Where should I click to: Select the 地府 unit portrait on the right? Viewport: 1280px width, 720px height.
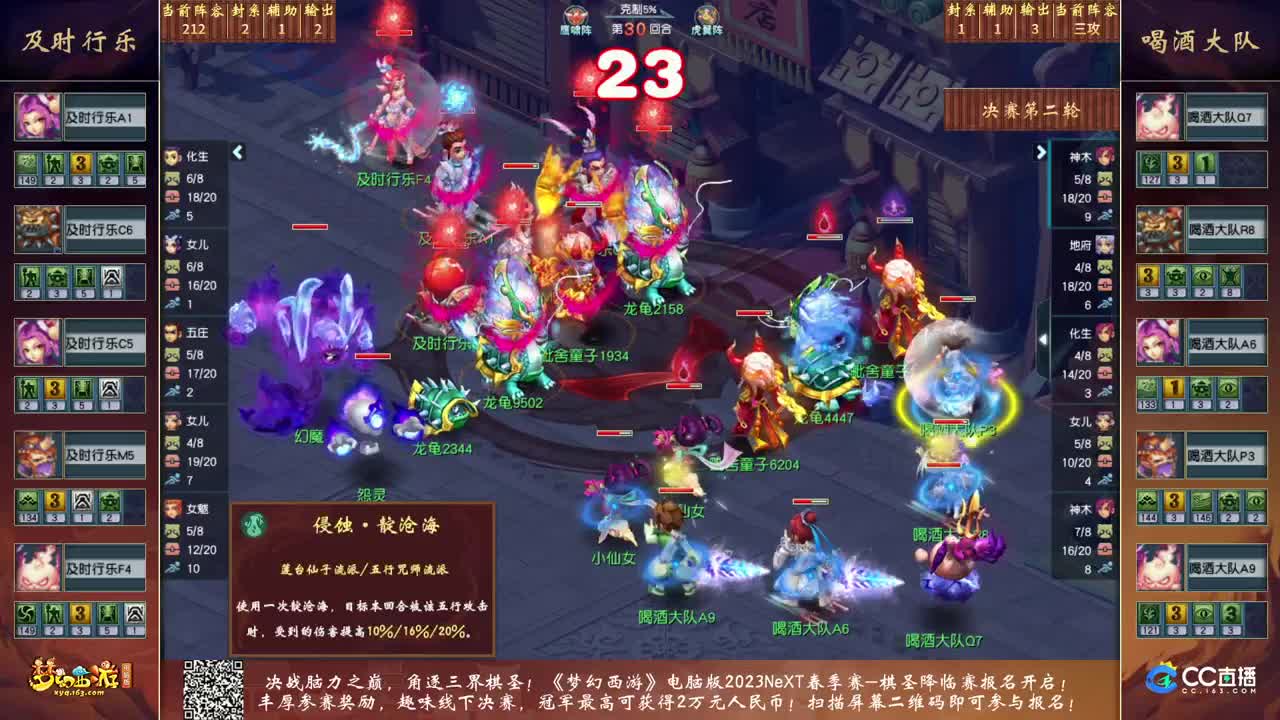[x=1108, y=243]
